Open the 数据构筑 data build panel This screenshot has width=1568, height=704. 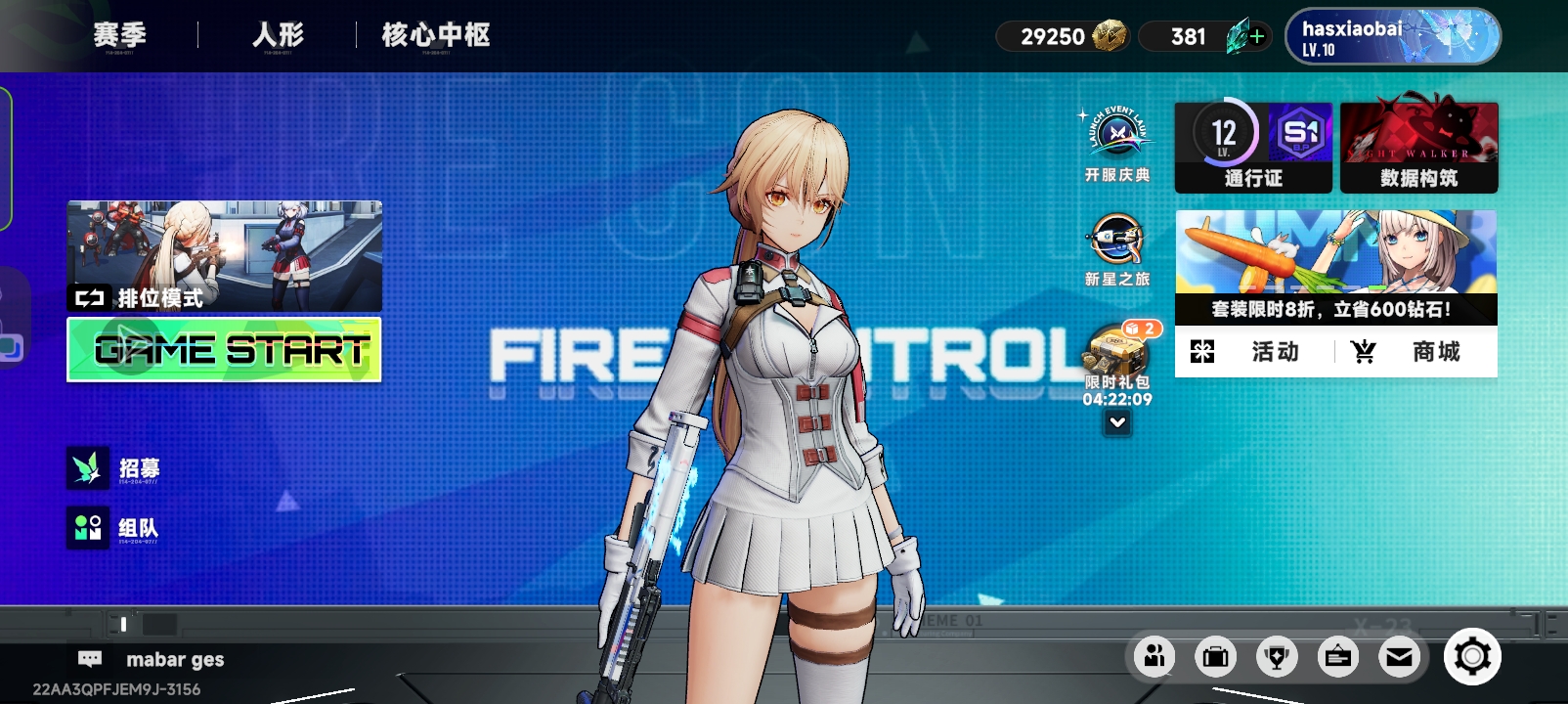[1419, 147]
